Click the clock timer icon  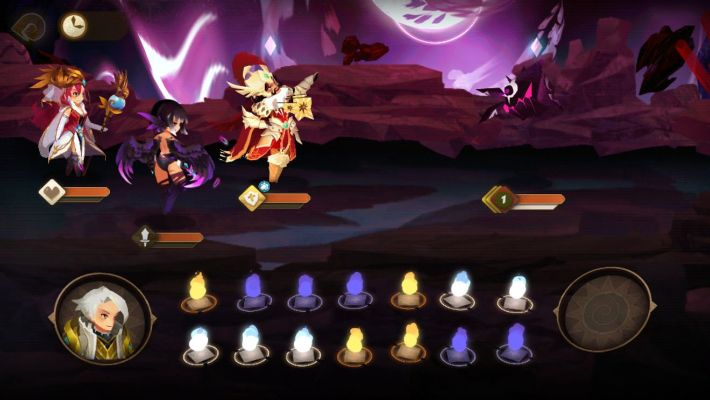73,25
